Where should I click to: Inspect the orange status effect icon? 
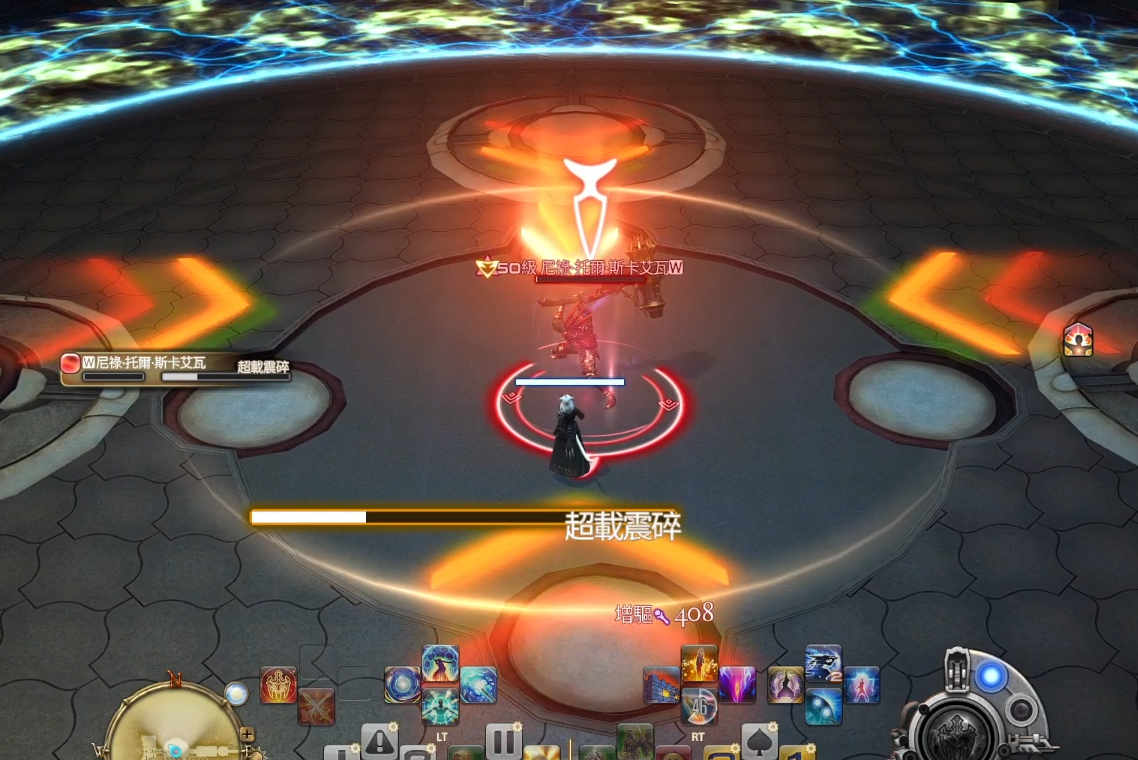click(1077, 340)
